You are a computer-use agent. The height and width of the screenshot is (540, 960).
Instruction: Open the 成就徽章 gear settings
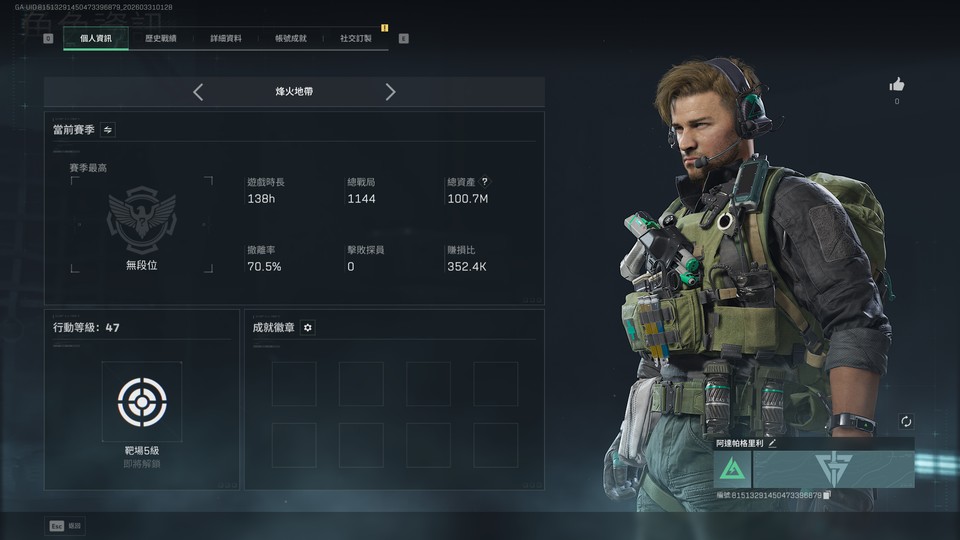coord(308,327)
